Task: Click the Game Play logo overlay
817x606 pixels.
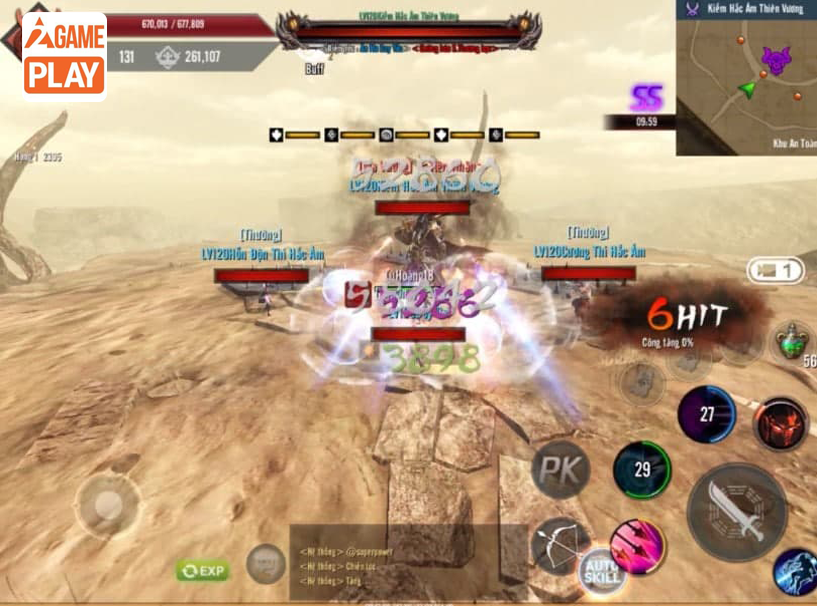Action: [64, 56]
